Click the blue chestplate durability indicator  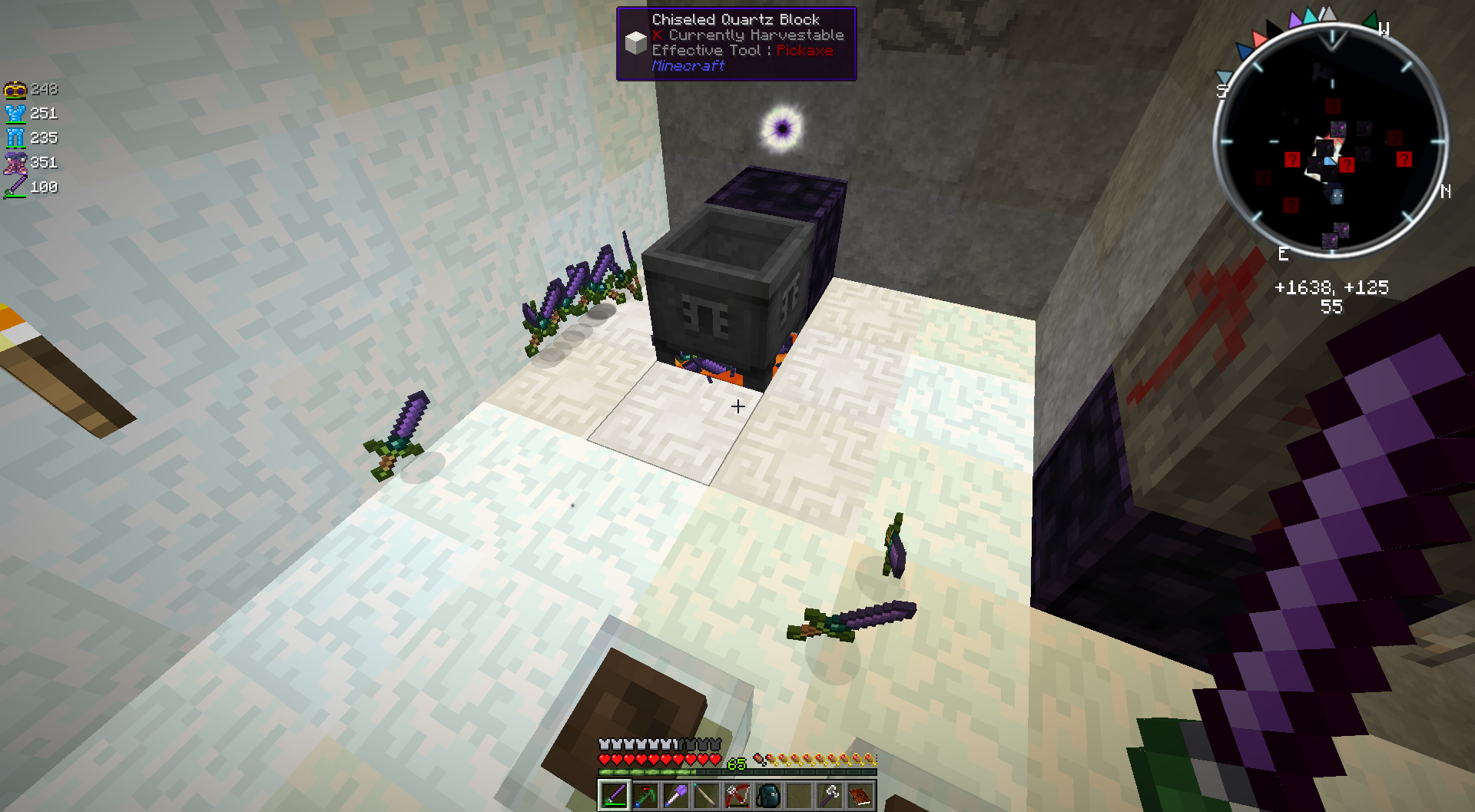pos(14,112)
